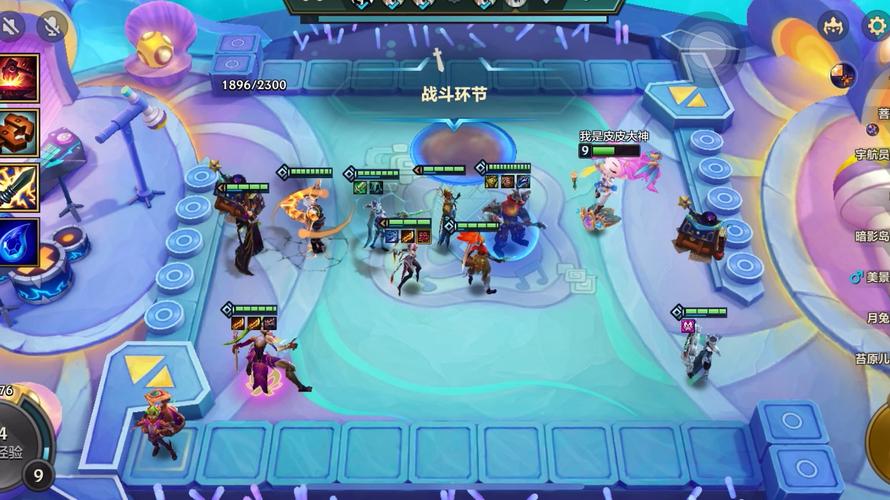Click the round orange-and-black orb icon
The image size is (890, 500).
842,75
